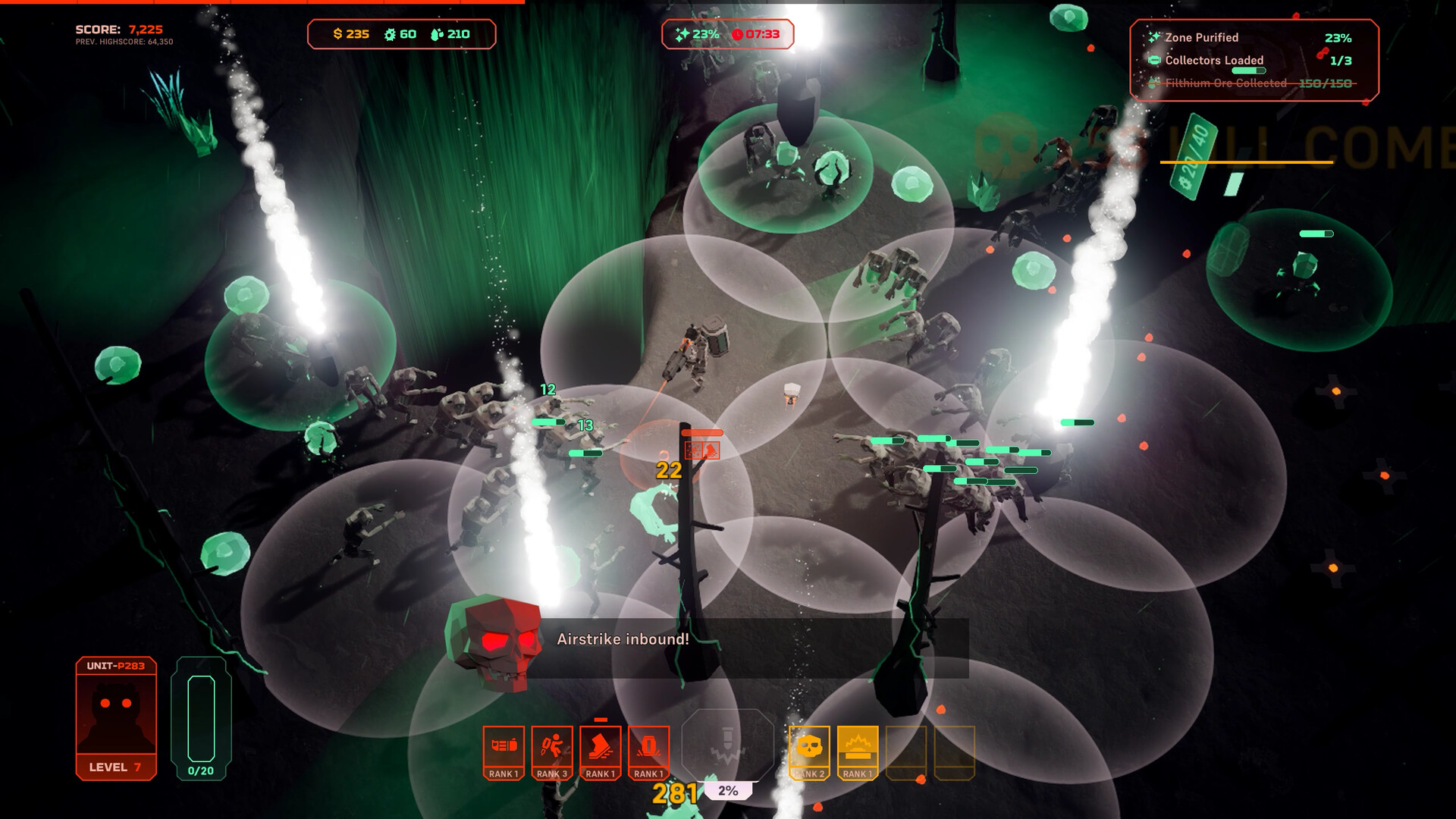Choose the yellow skull perk slot
This screenshot has height=819, width=1456.
(x=809, y=752)
